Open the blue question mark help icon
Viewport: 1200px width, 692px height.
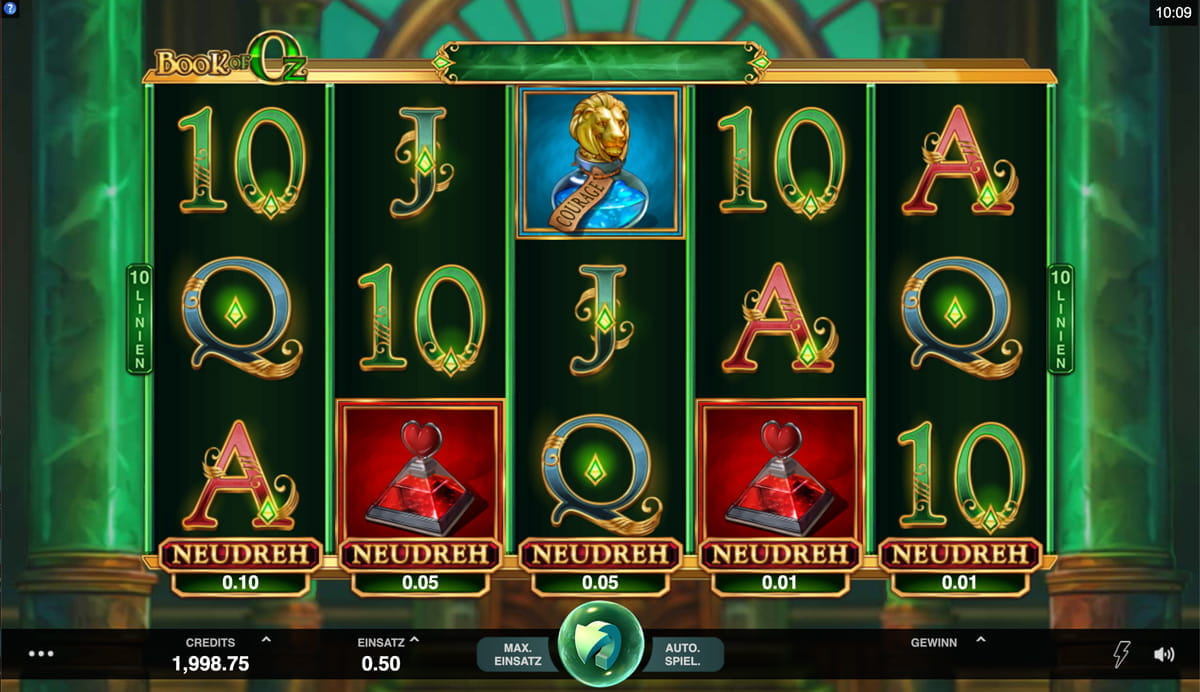pyautogui.click(x=8, y=8)
